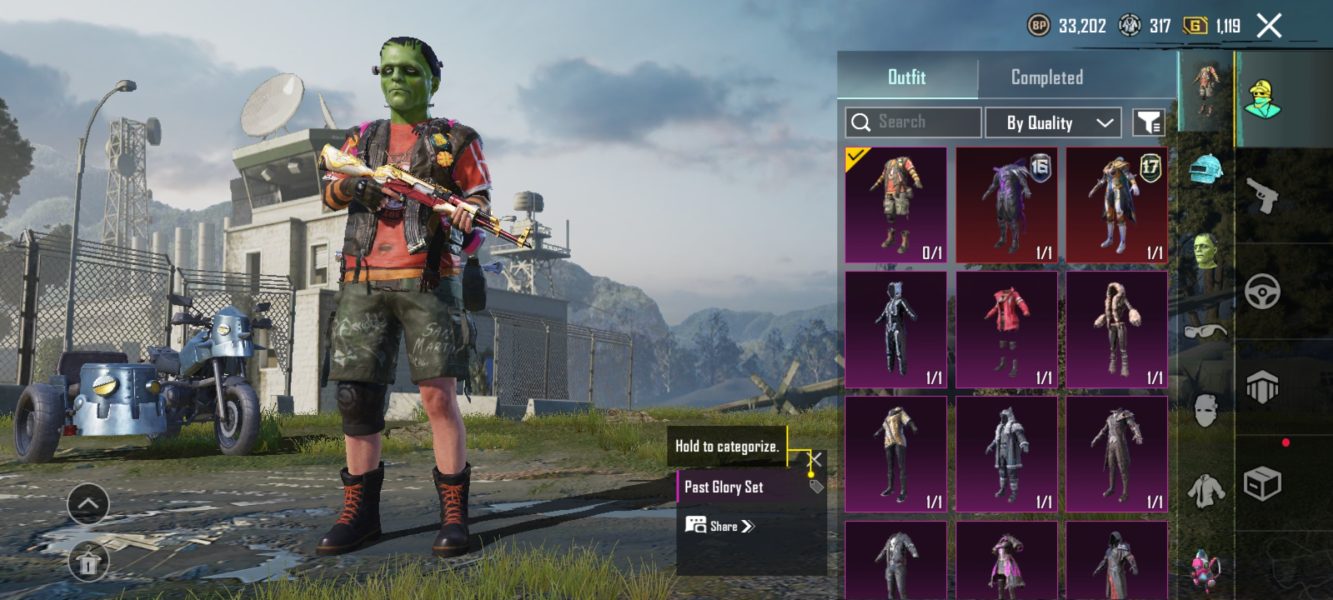
Task: Open the helmet skins category
Action: (1206, 169)
